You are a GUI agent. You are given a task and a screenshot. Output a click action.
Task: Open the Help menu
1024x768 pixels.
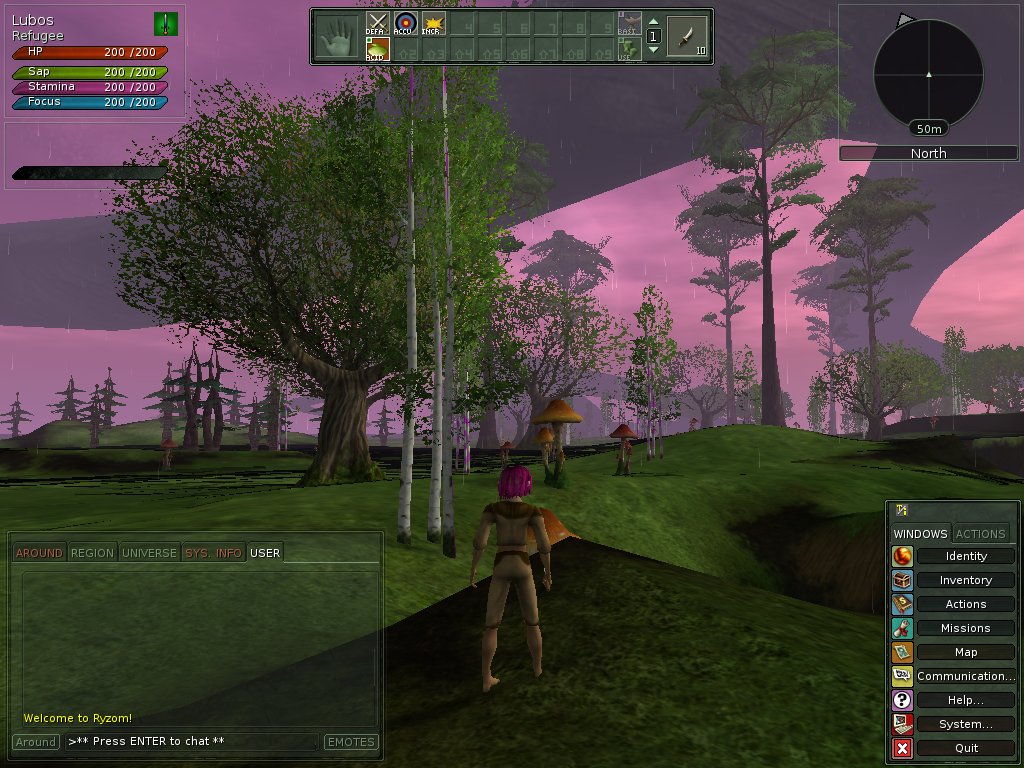click(x=965, y=700)
